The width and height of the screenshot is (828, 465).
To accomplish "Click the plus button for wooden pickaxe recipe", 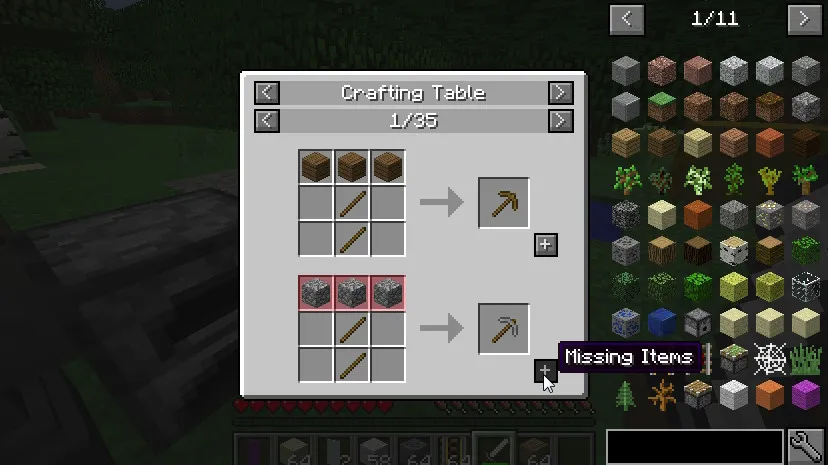I will tap(545, 245).
